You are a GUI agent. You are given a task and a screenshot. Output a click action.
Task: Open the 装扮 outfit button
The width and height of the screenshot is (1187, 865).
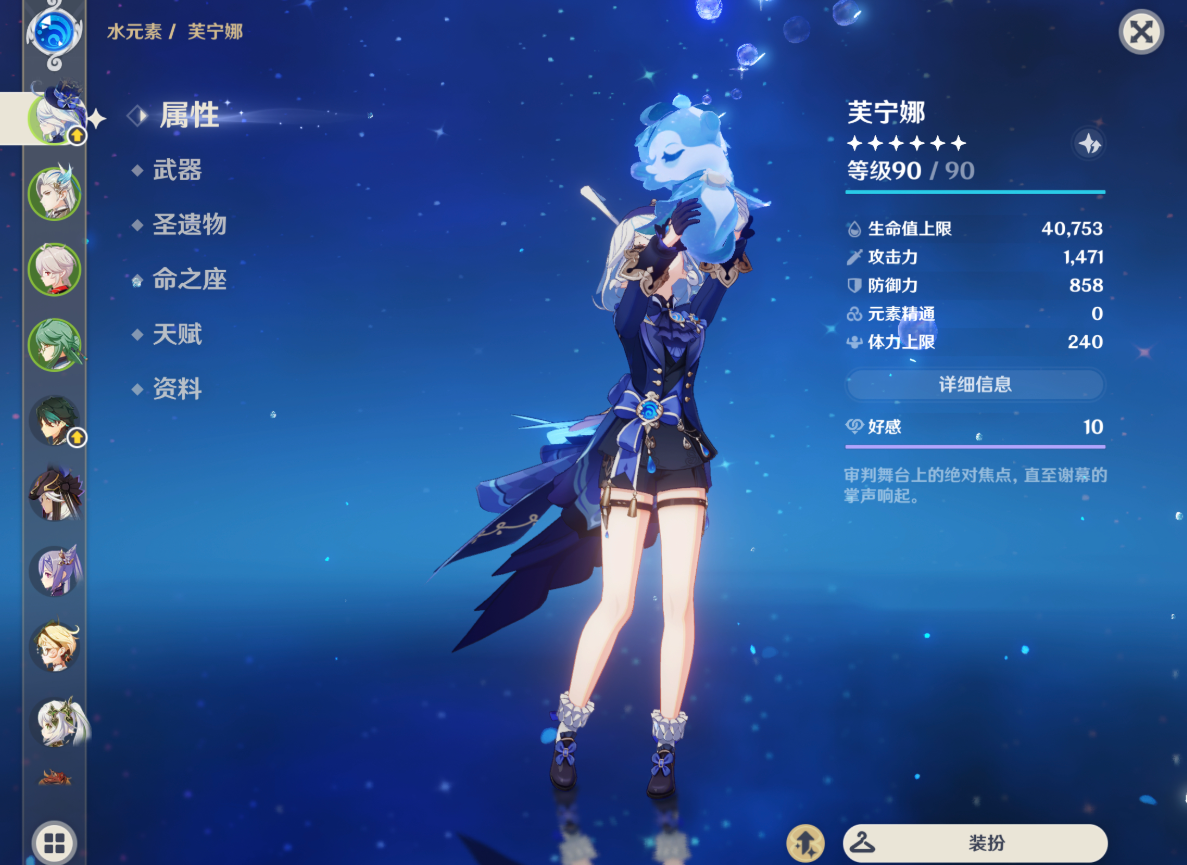[x=975, y=843]
